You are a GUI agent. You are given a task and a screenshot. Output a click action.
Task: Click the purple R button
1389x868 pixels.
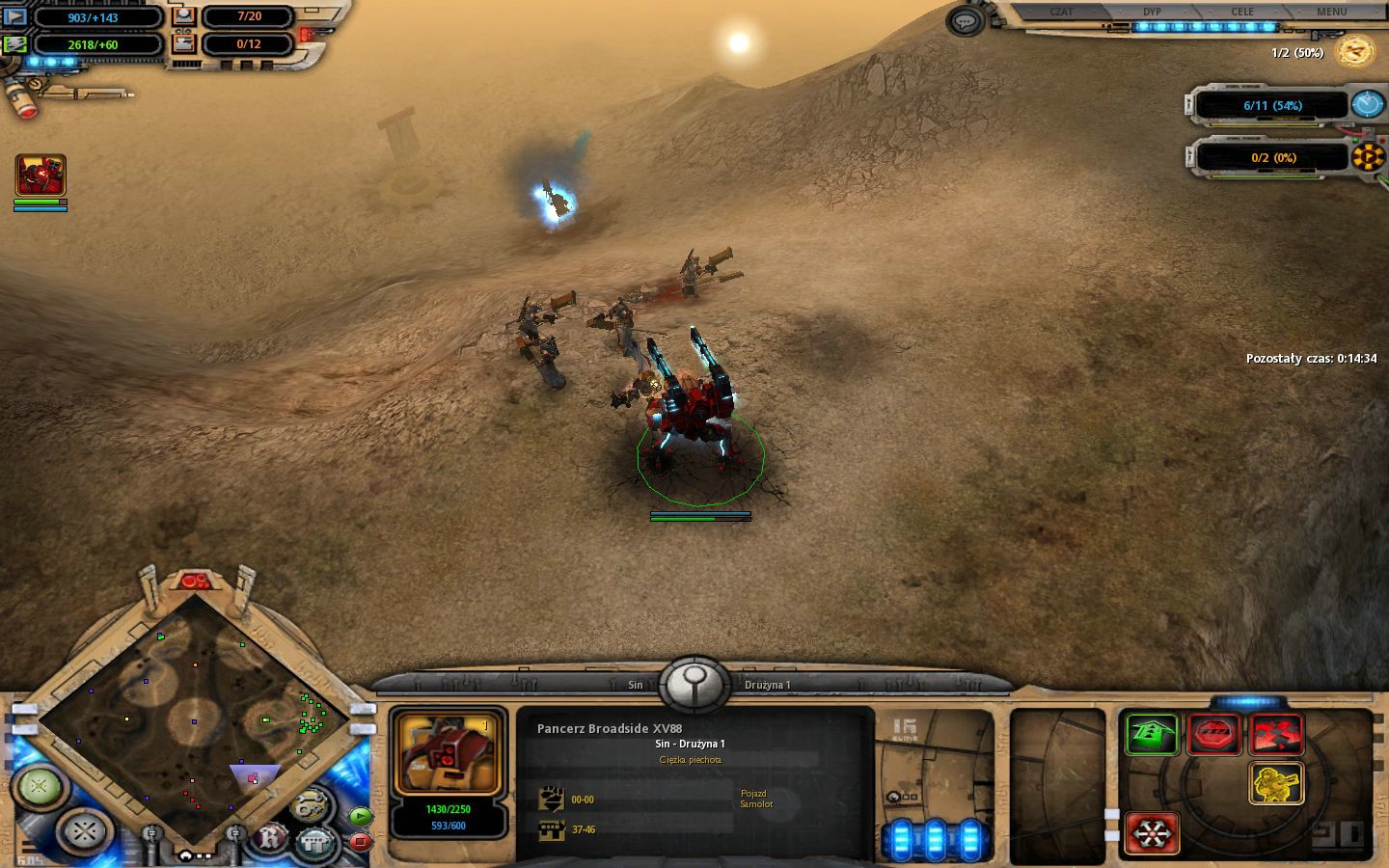pos(271,837)
